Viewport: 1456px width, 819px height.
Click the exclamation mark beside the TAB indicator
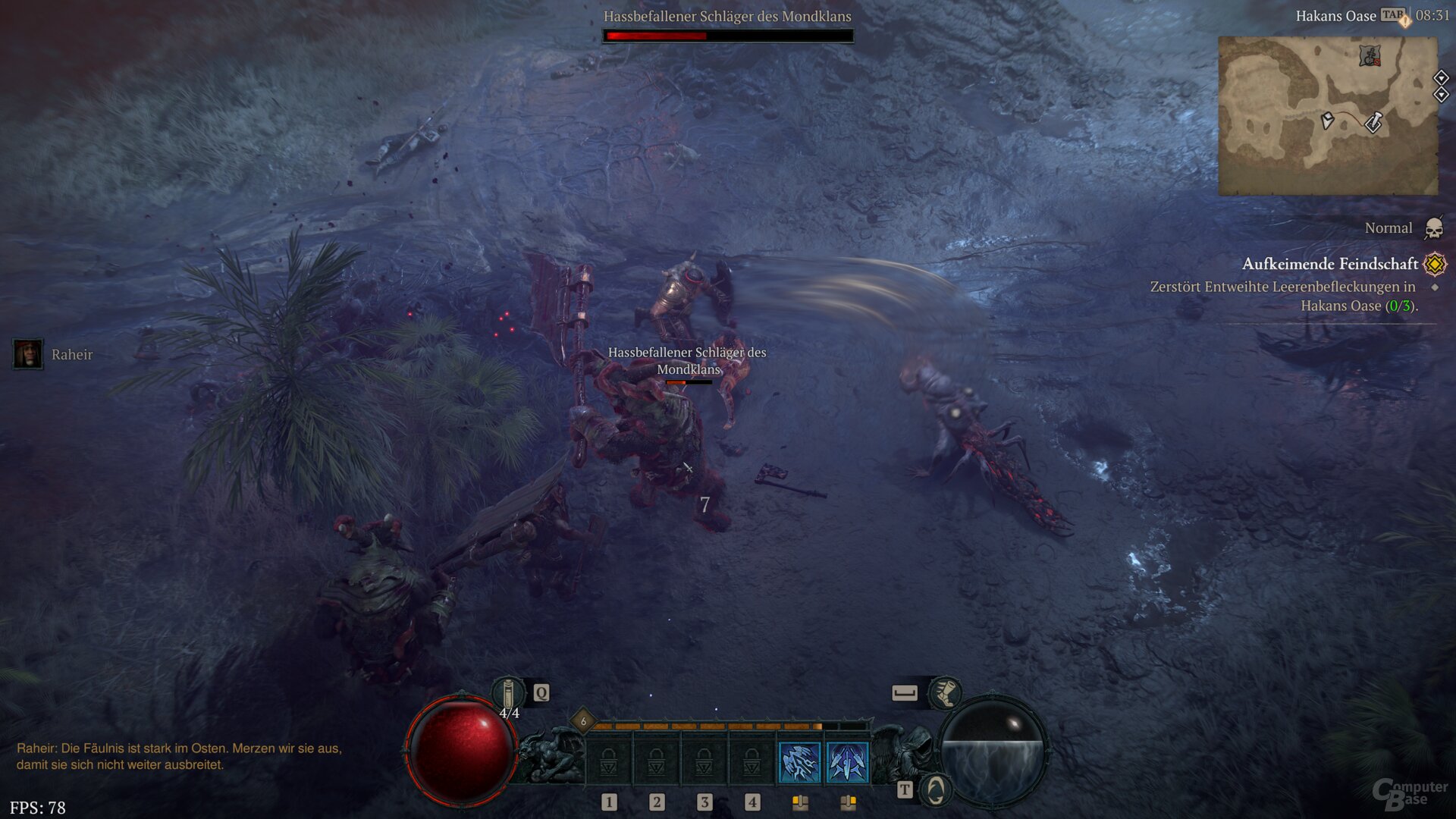coord(1405,21)
